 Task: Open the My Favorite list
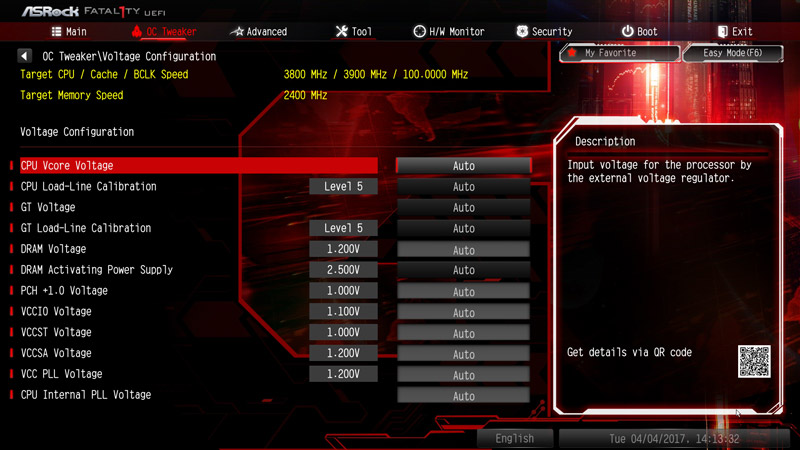619,53
